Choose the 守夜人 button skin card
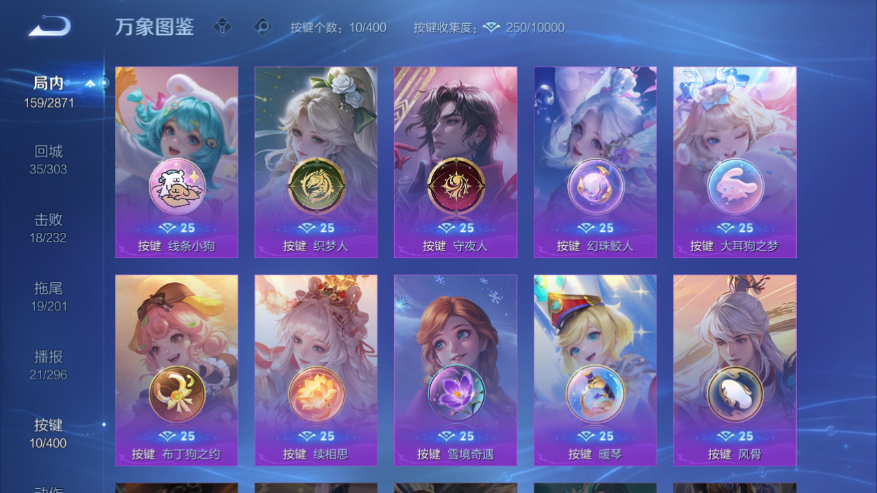Screen dimensions: 877x493 (456, 162)
